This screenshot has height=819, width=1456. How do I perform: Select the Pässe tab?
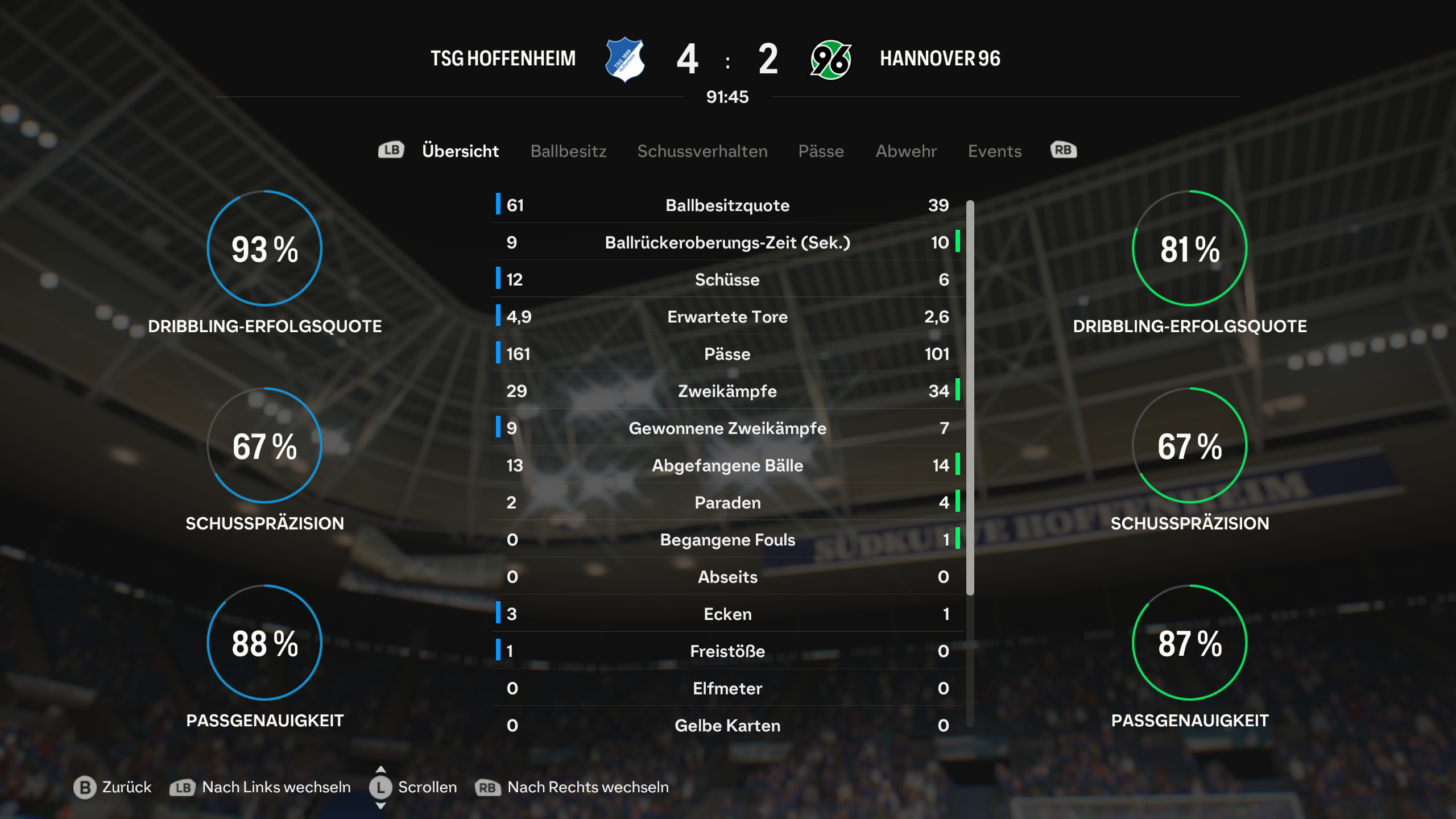pyautogui.click(x=821, y=151)
